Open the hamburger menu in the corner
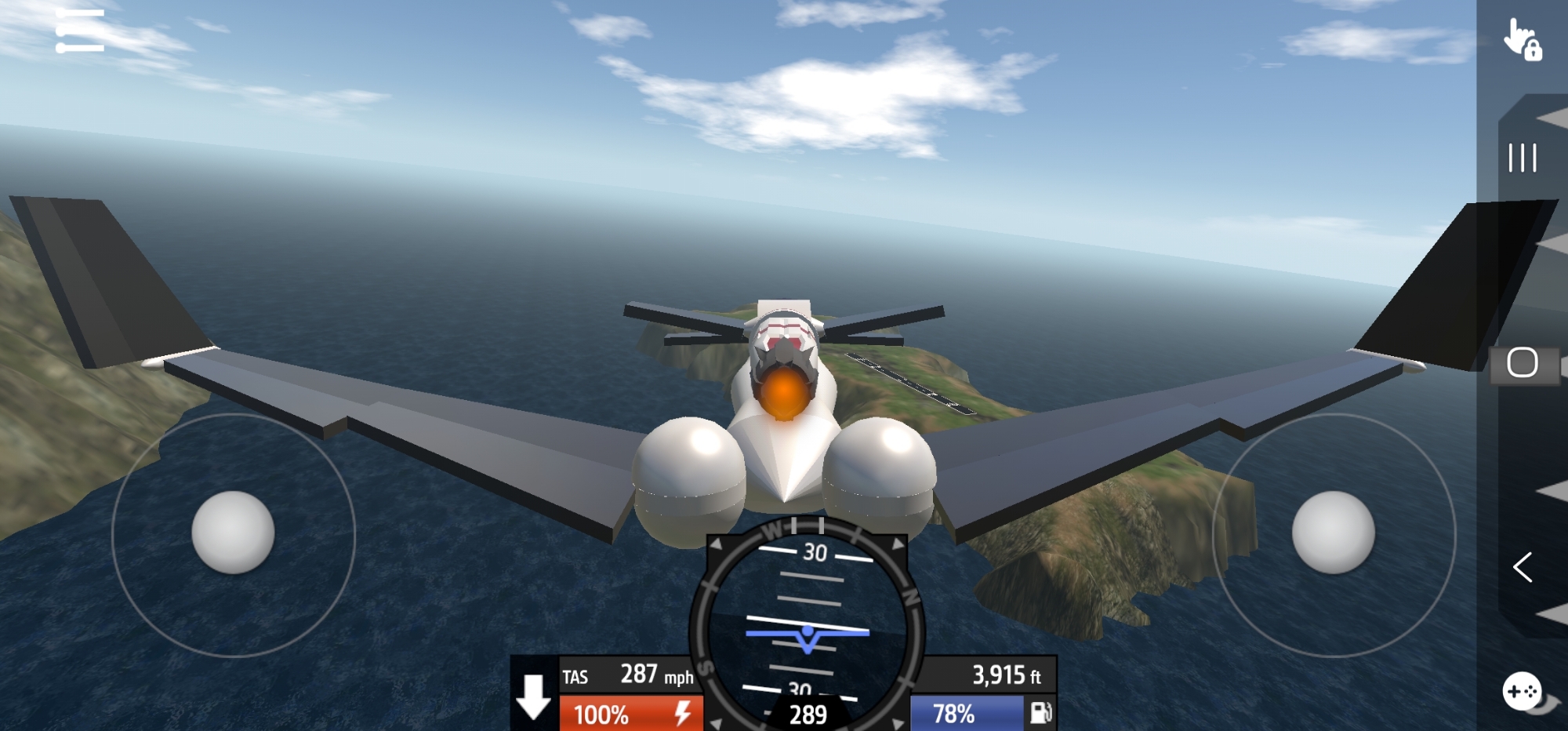The height and width of the screenshot is (731, 1568). coord(80,31)
